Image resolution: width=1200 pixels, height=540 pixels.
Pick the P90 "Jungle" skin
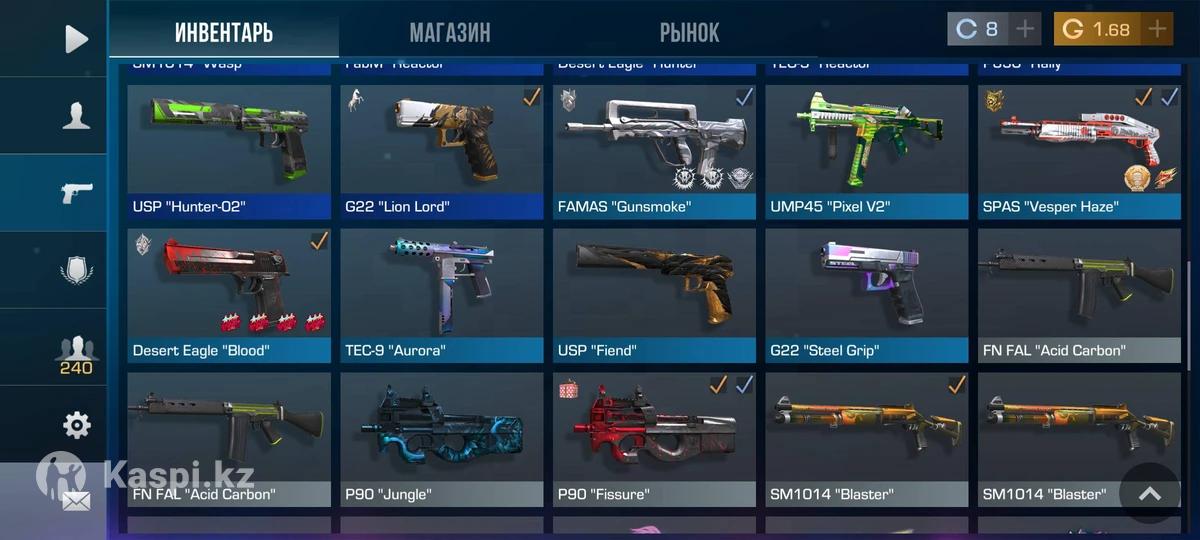click(441, 438)
